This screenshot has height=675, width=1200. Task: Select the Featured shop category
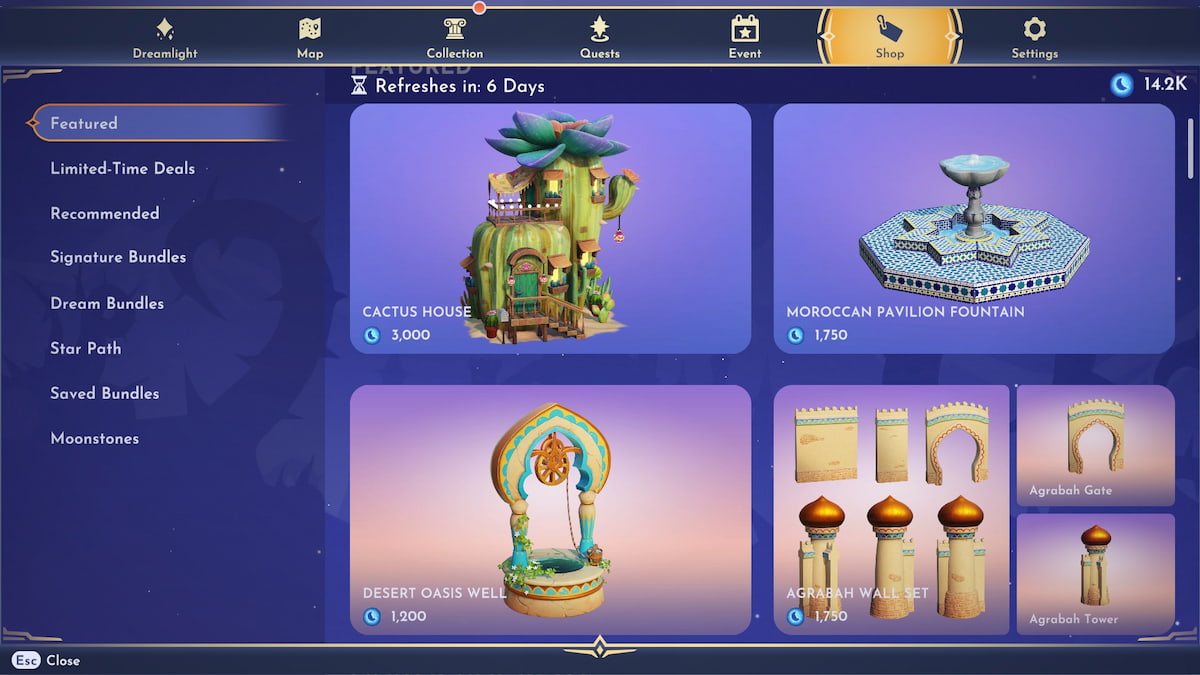(x=84, y=123)
